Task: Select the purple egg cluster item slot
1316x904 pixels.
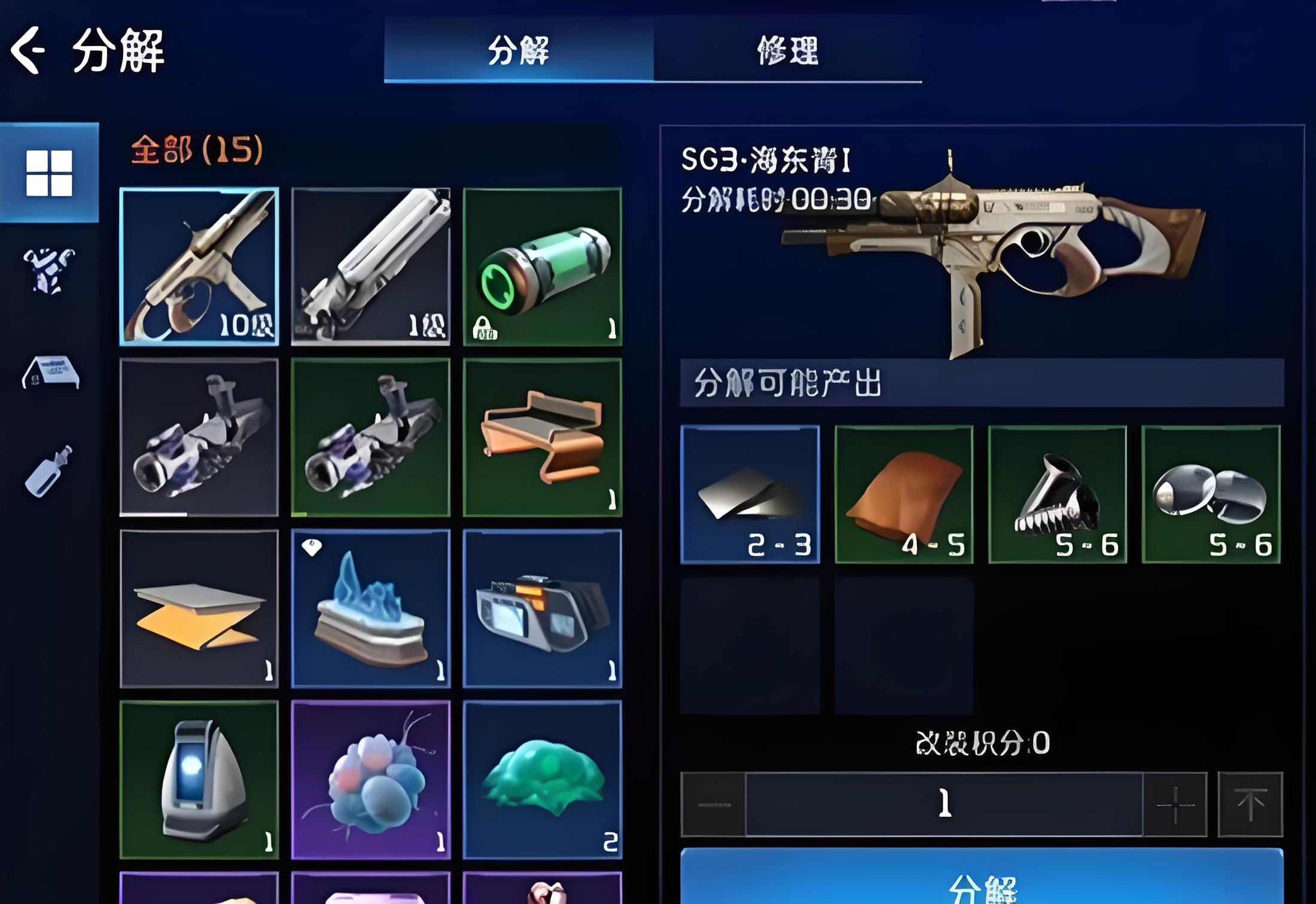Action: (371, 779)
